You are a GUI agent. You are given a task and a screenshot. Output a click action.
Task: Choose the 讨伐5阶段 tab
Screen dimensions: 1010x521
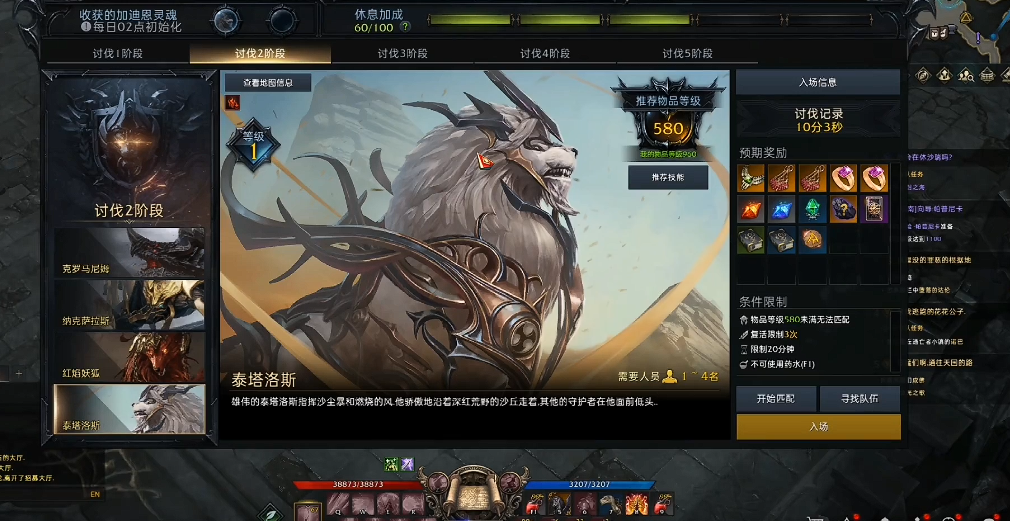tap(687, 54)
